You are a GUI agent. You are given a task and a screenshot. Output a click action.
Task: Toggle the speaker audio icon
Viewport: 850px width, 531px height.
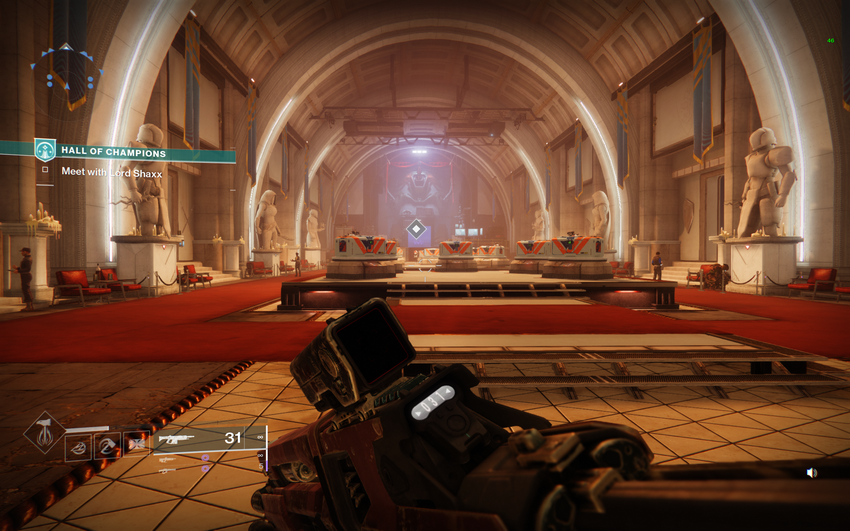click(x=811, y=473)
